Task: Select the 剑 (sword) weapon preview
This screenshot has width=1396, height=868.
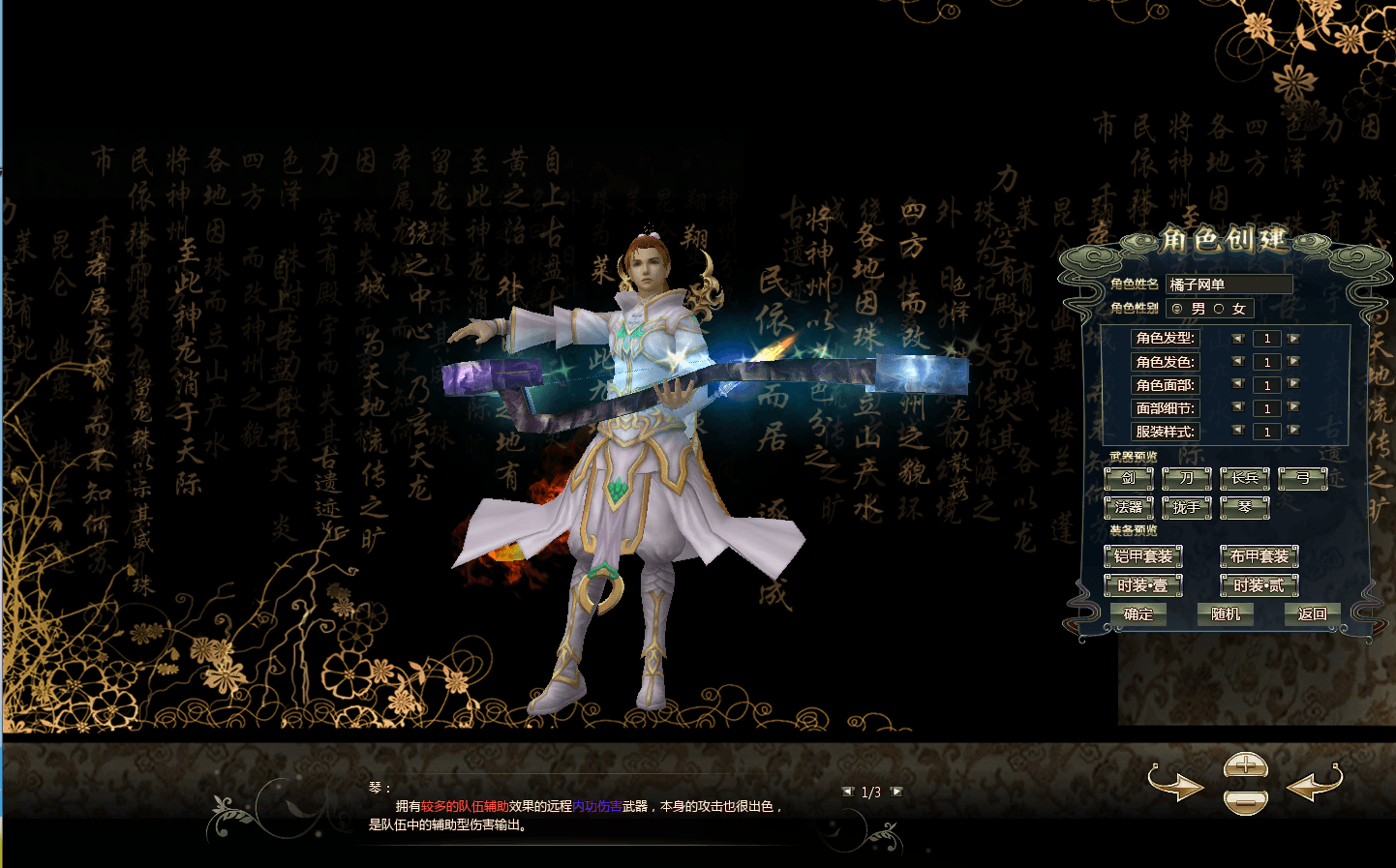Action: [1130, 478]
